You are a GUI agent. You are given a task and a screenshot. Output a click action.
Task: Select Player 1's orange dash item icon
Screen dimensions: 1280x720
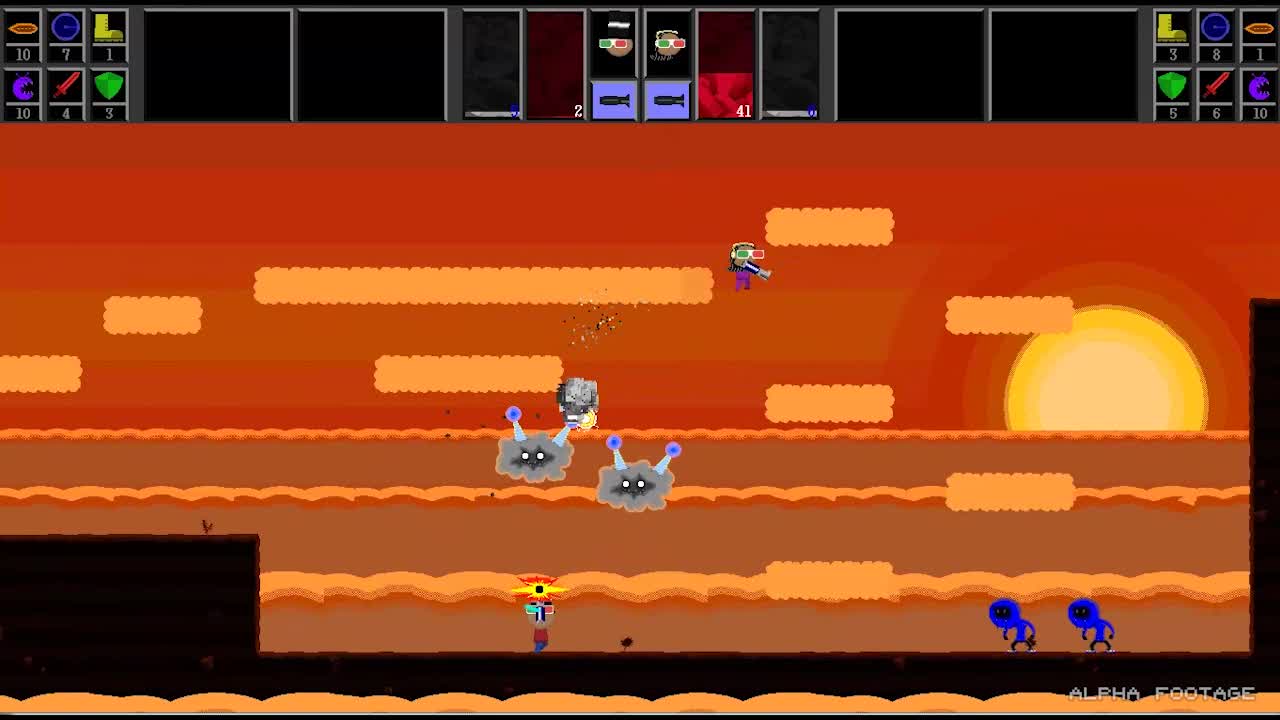pos(23,27)
